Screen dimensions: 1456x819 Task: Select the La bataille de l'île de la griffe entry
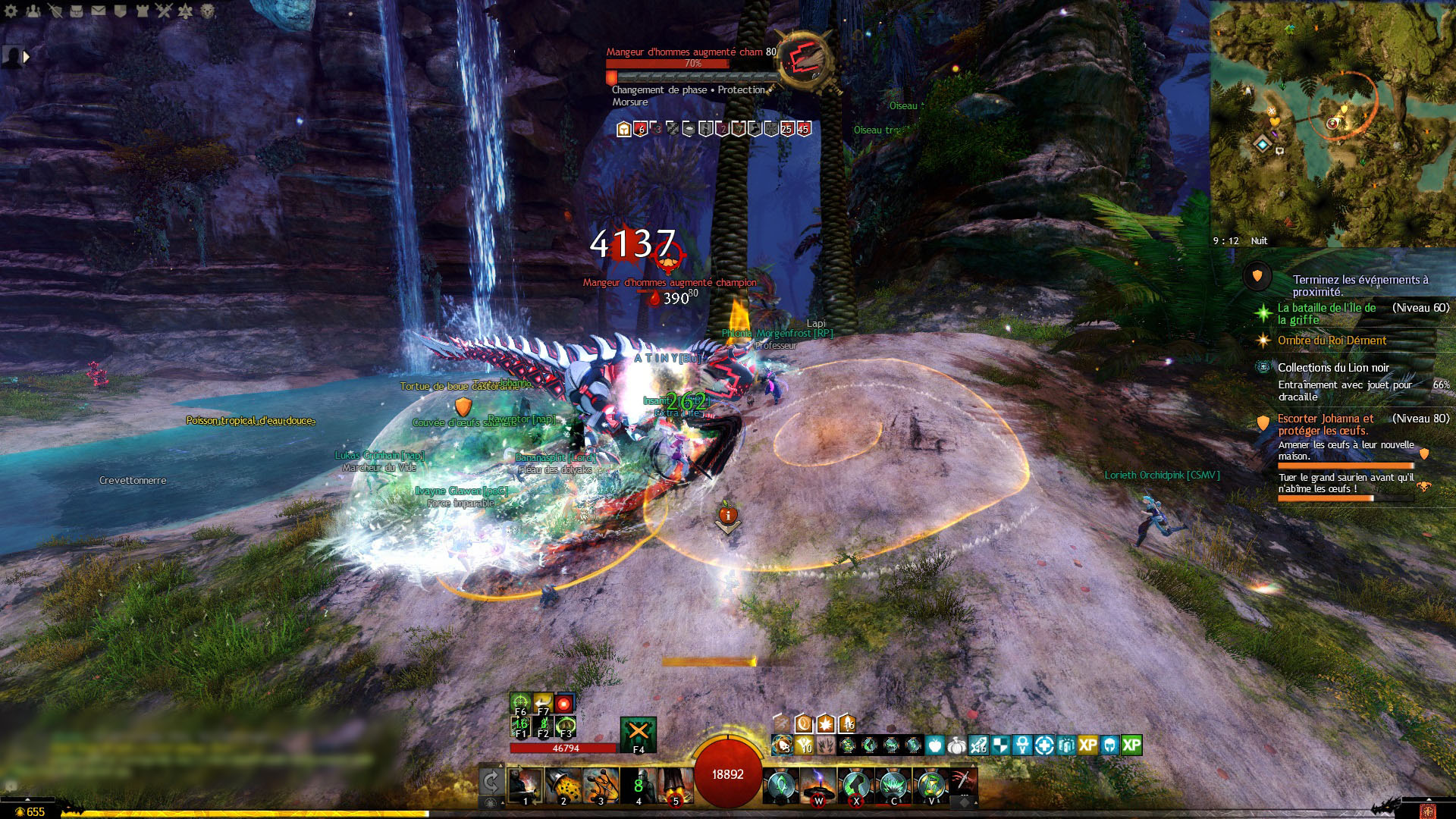click(1326, 313)
